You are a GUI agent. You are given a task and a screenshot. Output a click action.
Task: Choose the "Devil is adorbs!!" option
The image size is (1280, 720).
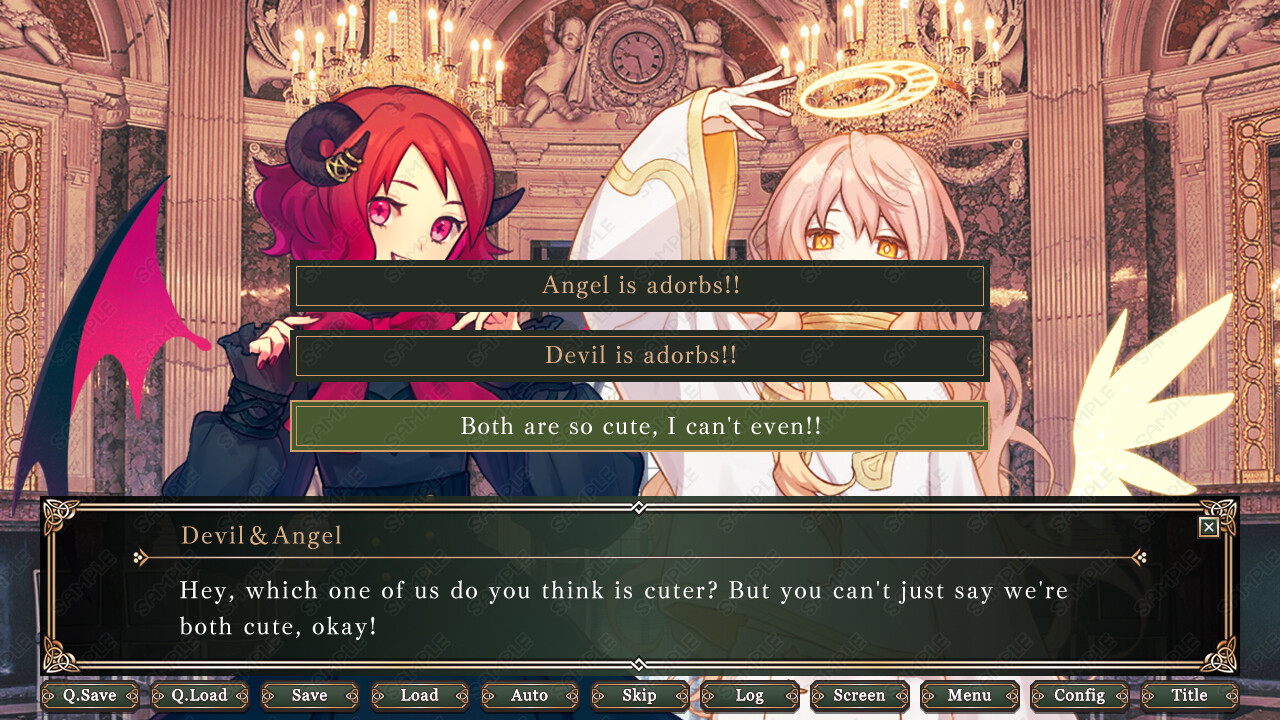[640, 356]
